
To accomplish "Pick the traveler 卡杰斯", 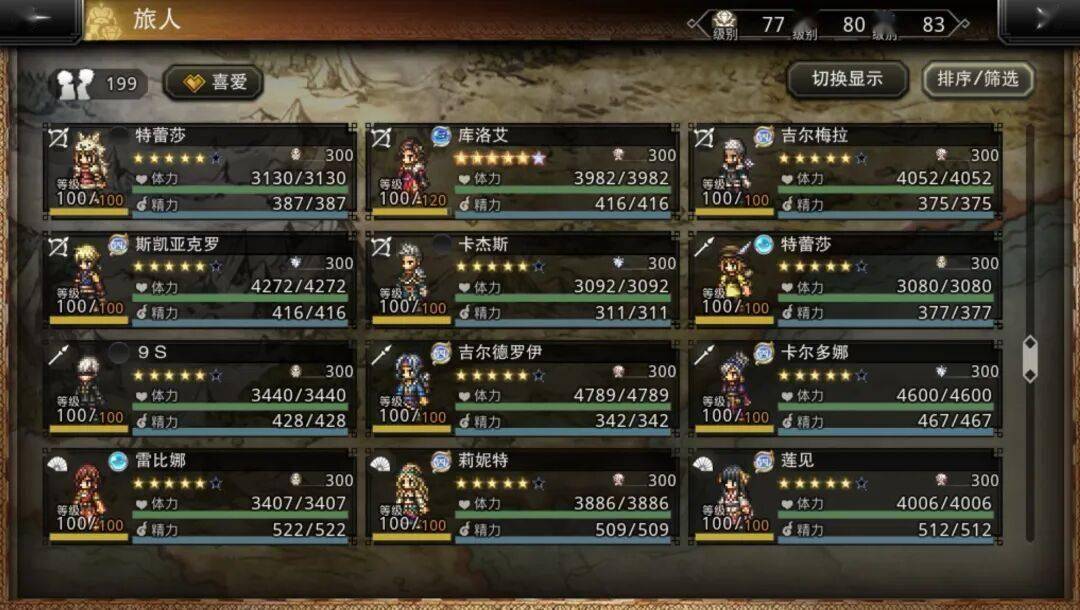I will coord(522,278).
